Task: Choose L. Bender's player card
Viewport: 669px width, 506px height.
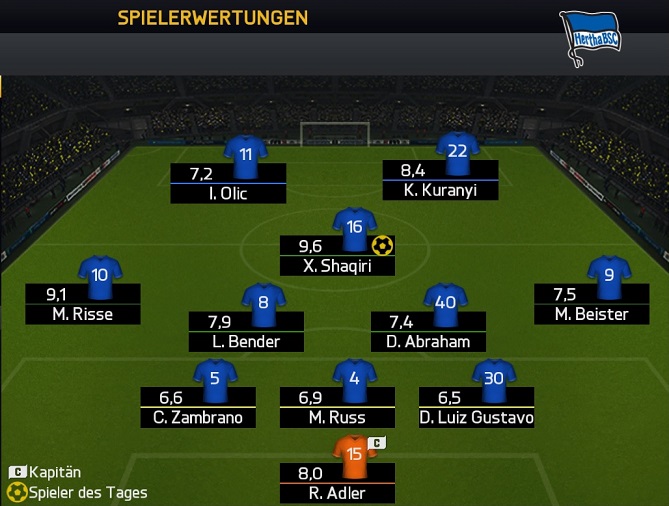Action: pos(246,332)
